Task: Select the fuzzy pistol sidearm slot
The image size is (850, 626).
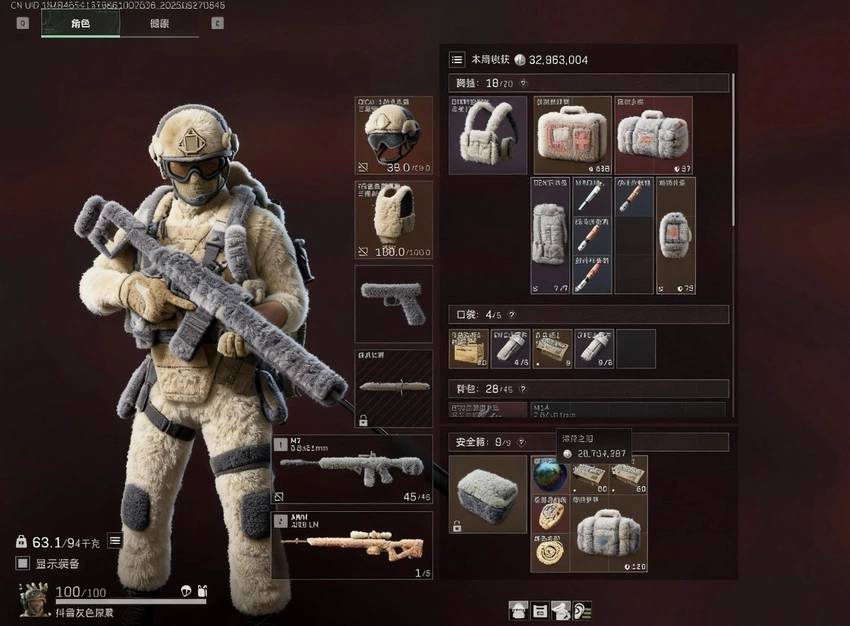Action: tap(394, 303)
